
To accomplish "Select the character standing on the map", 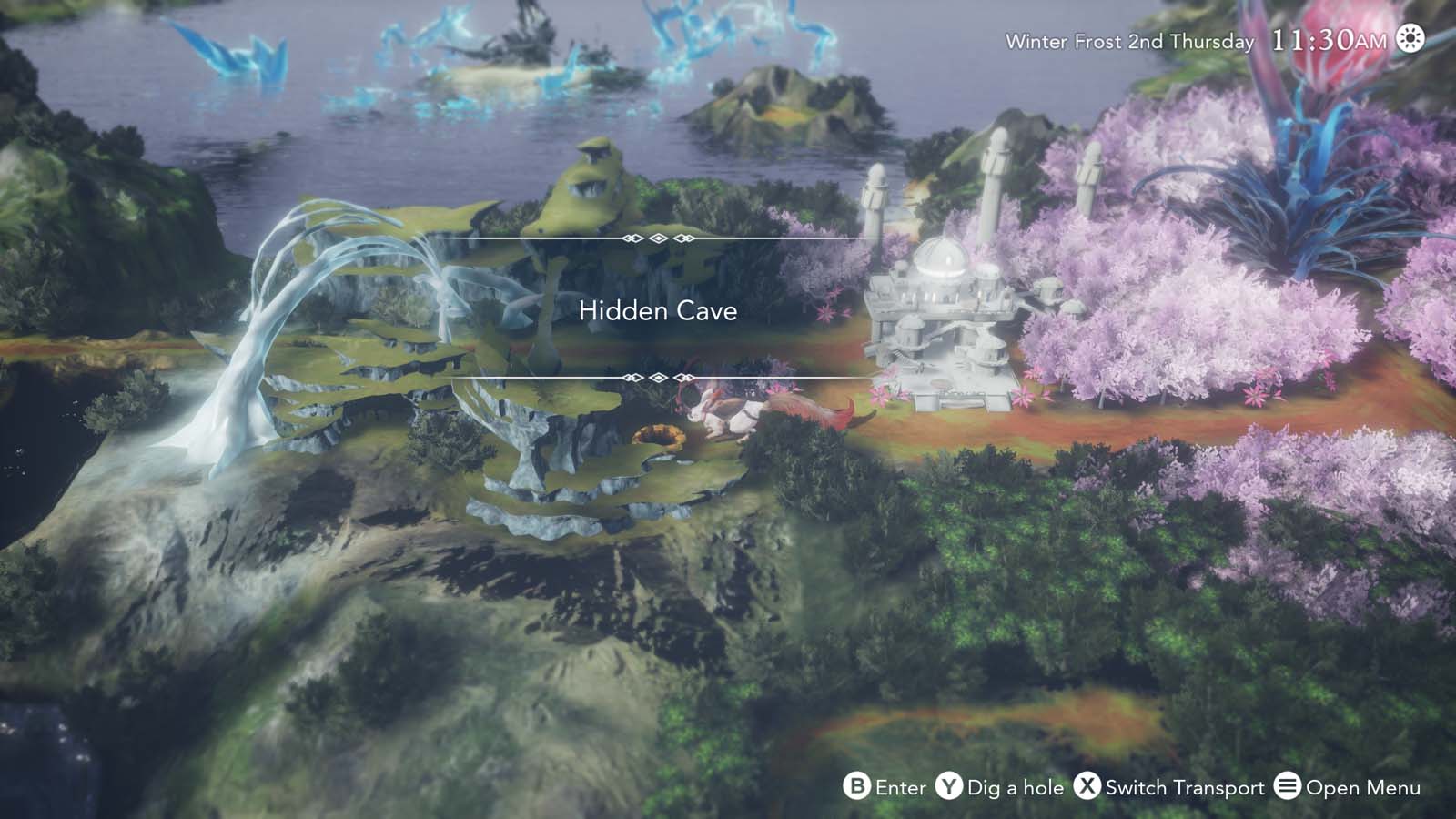I will pyautogui.click(x=728, y=414).
